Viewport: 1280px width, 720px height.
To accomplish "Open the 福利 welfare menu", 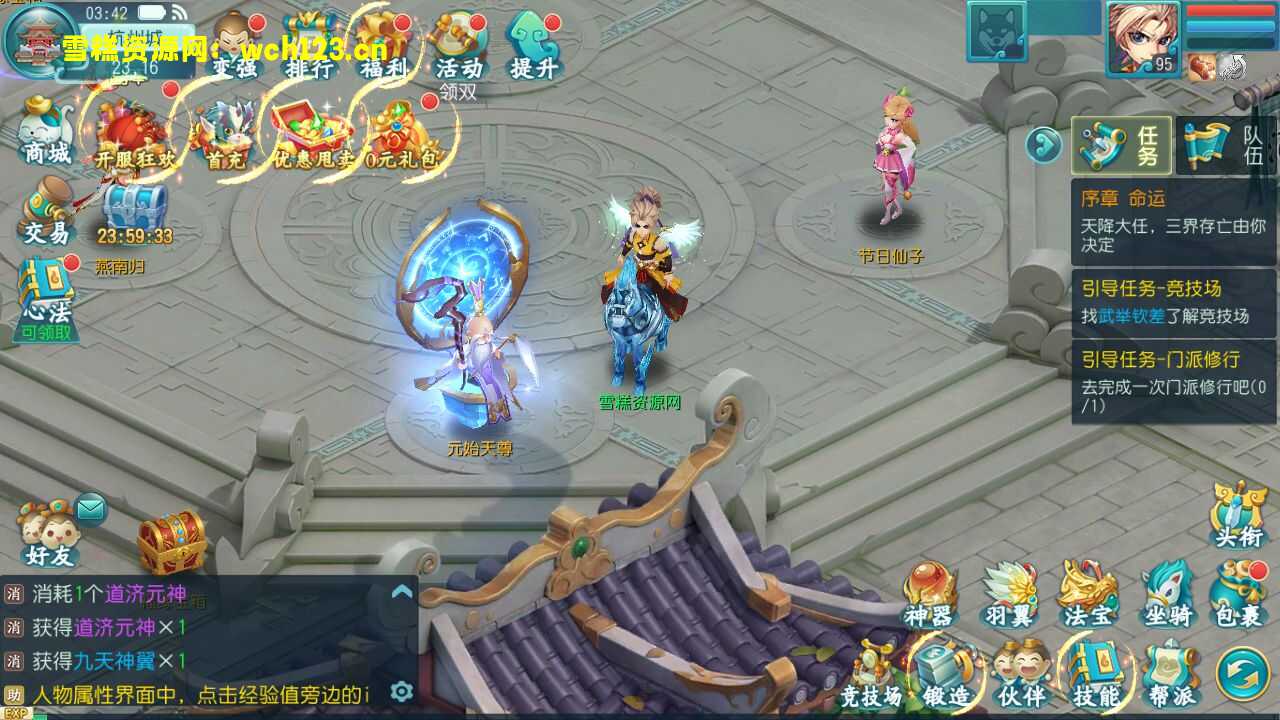I will 384,45.
